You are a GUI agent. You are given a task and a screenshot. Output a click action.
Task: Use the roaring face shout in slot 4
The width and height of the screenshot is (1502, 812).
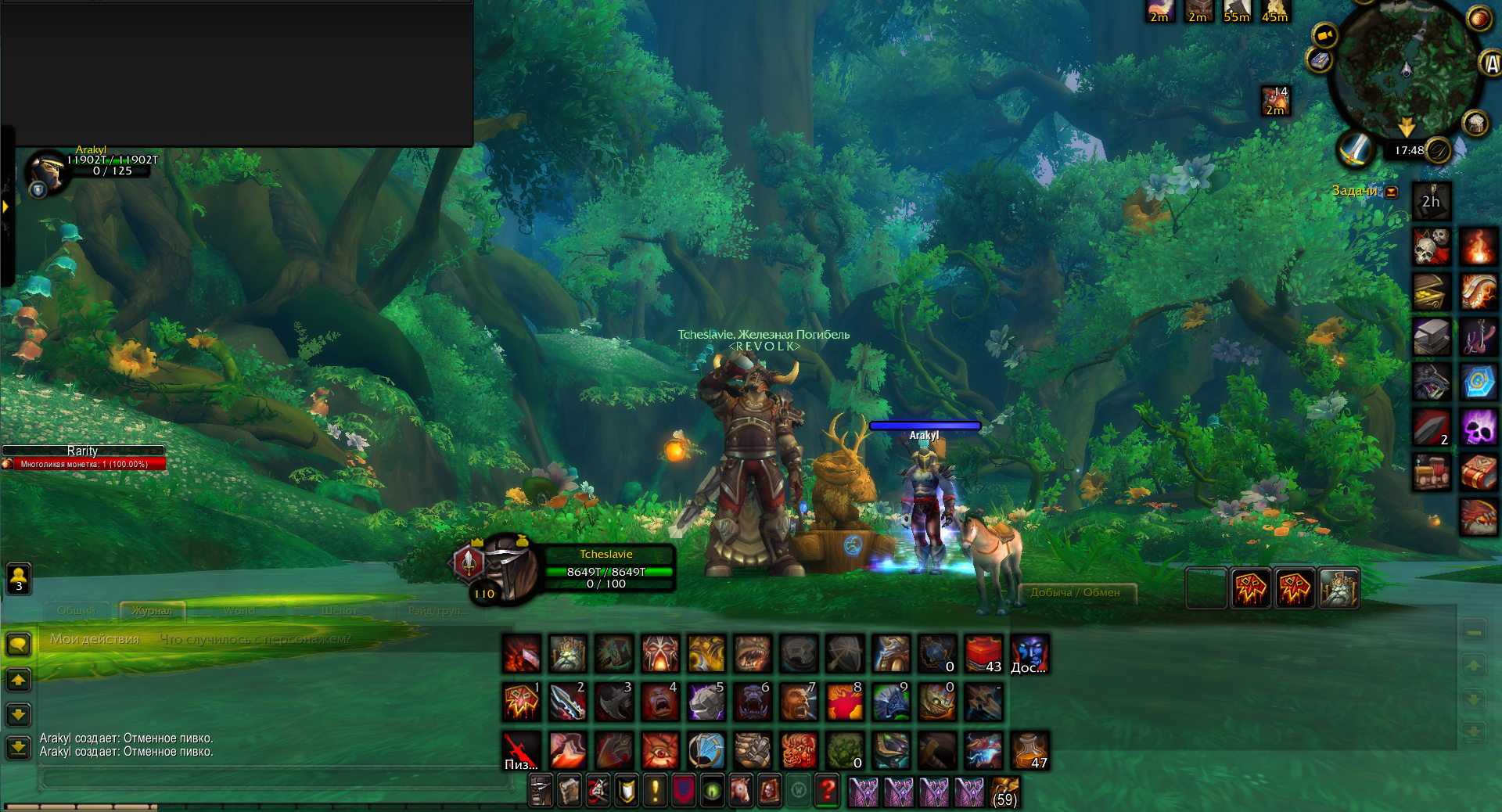660,701
